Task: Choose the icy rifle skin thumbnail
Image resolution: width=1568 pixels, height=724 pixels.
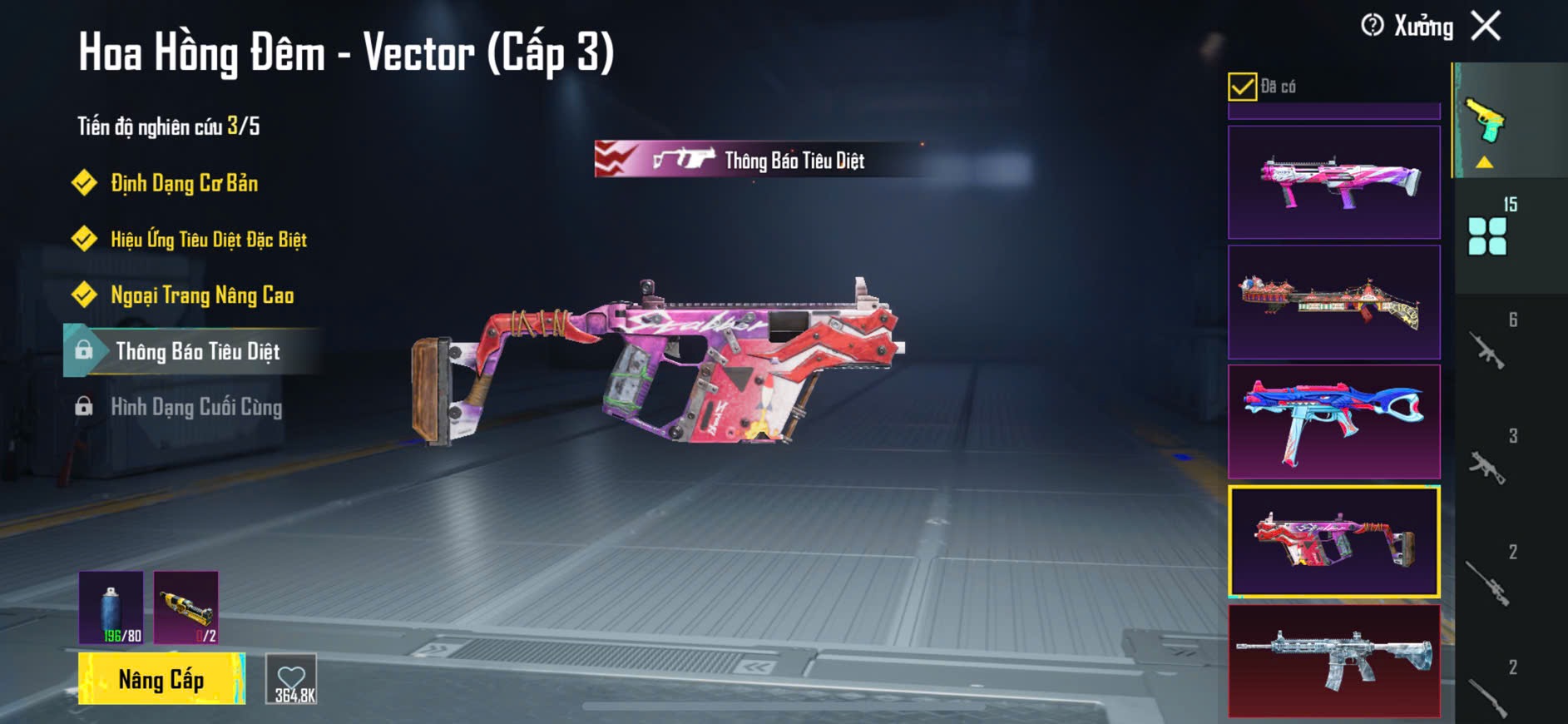Action: [1333, 661]
